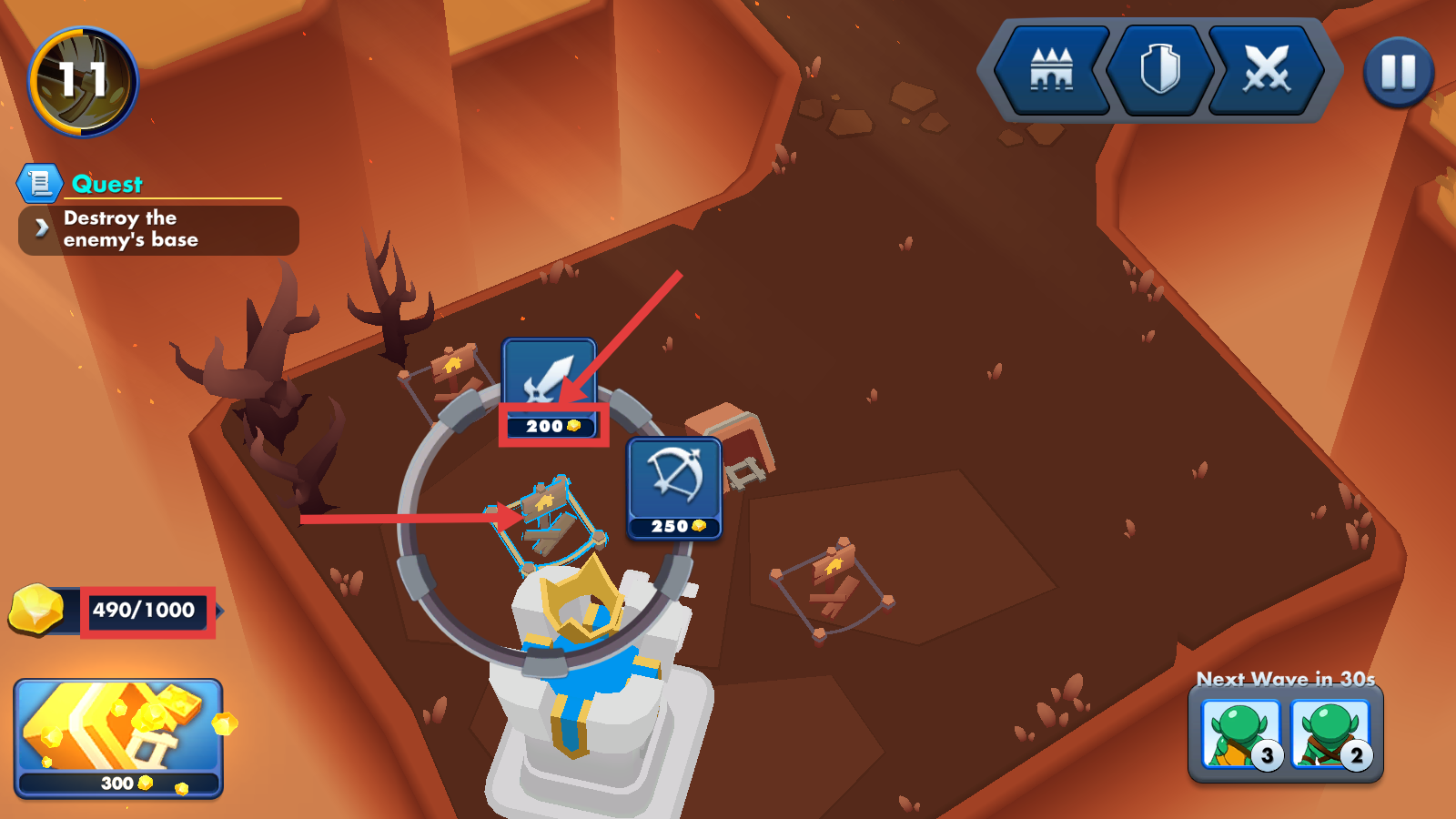The image size is (1456, 819).
Task: Open the crossed swords attack tab
Action: point(1267,70)
